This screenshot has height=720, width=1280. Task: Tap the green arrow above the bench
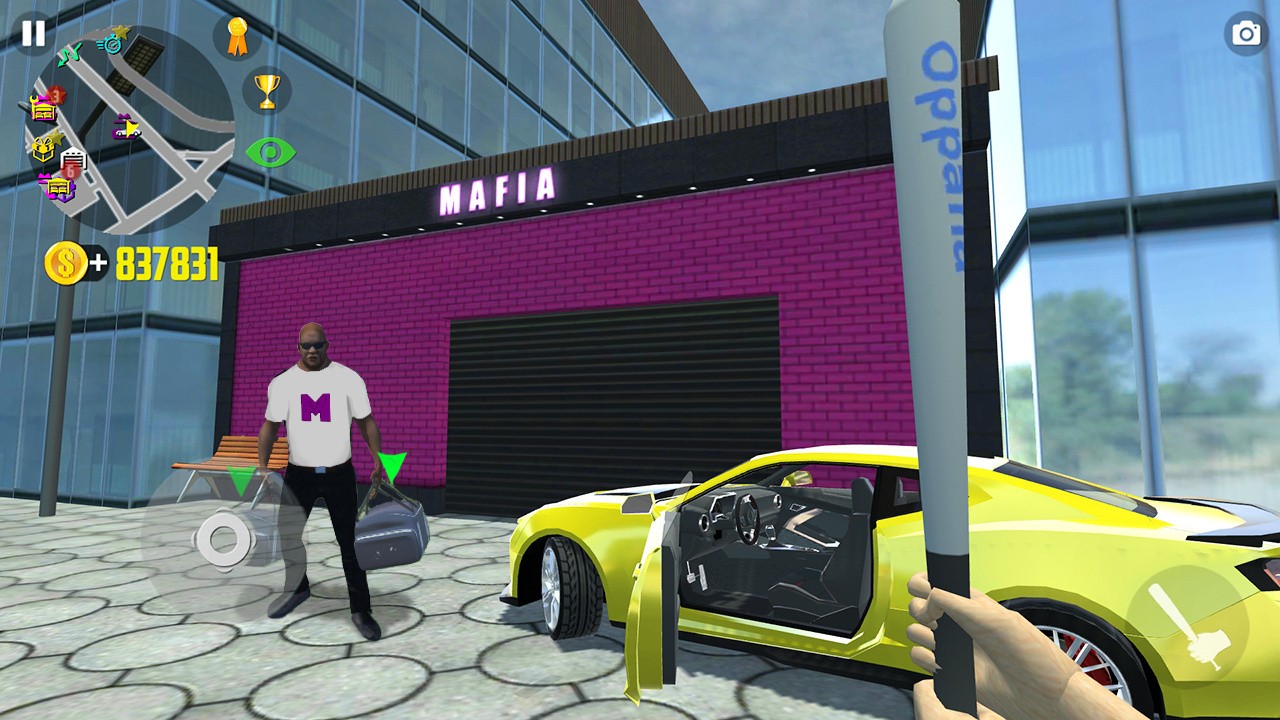point(240,480)
